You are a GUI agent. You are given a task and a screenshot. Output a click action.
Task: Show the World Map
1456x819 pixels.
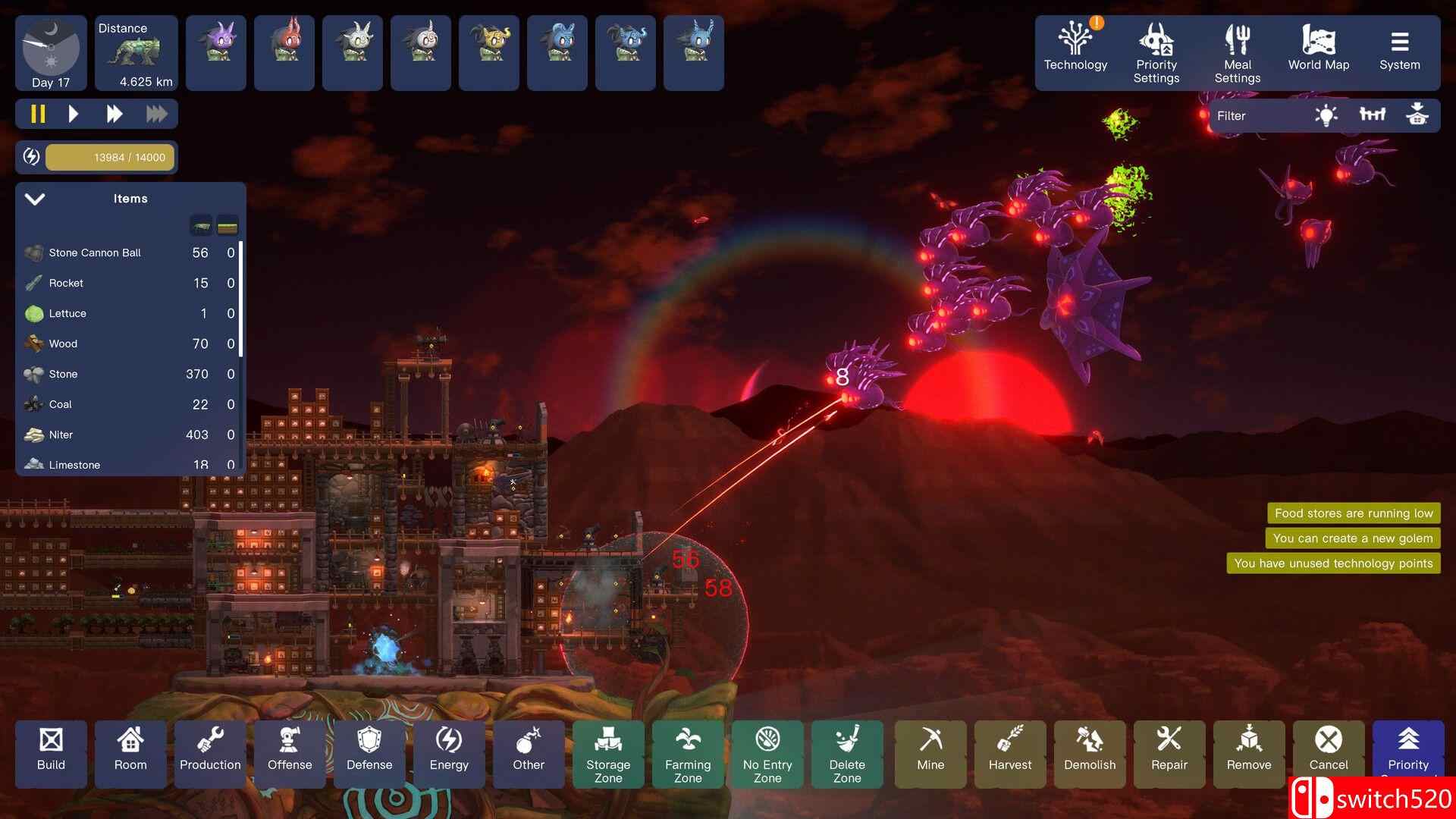click(x=1318, y=50)
